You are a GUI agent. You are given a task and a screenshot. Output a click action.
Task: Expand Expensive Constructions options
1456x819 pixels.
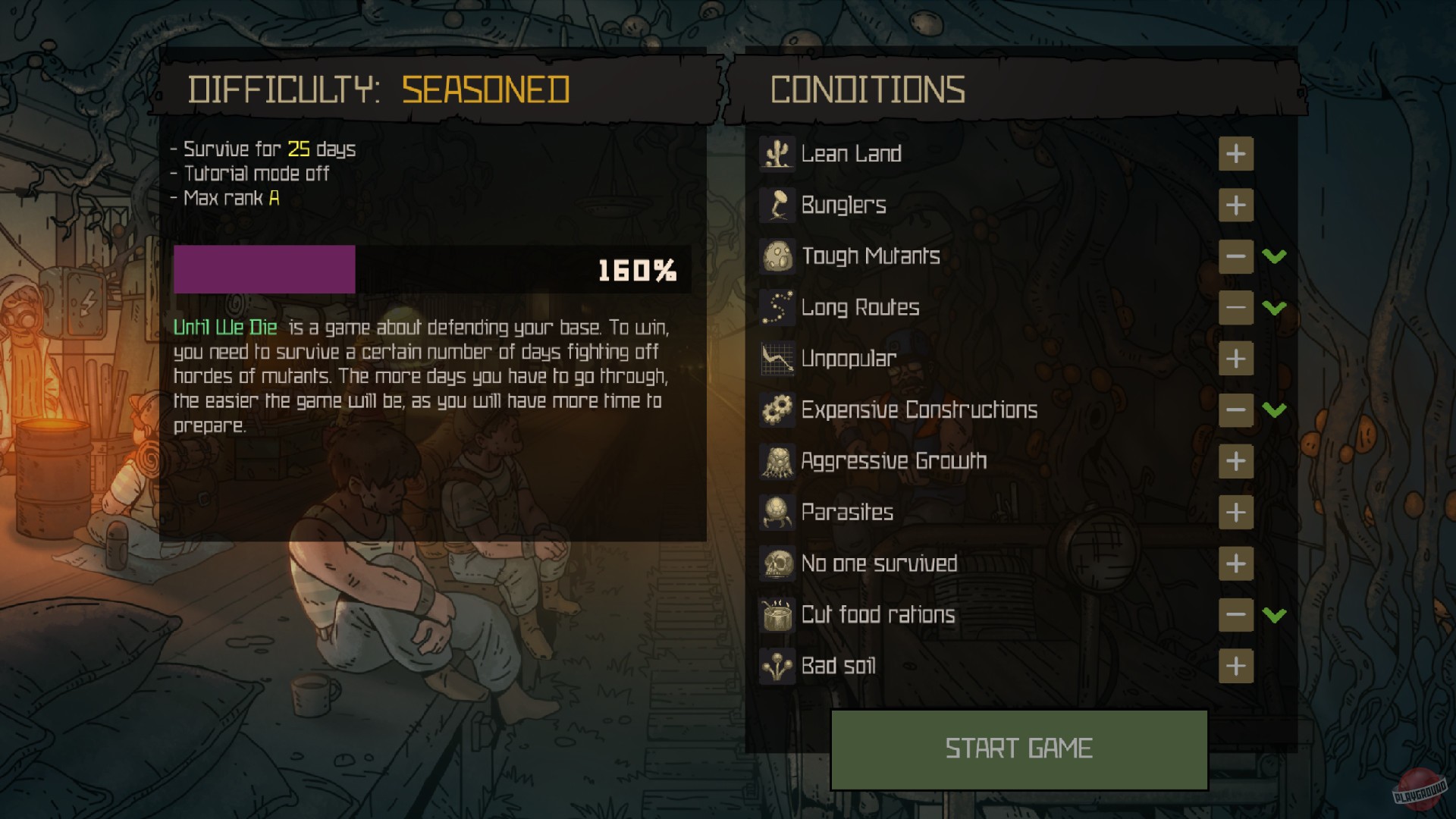(1276, 410)
